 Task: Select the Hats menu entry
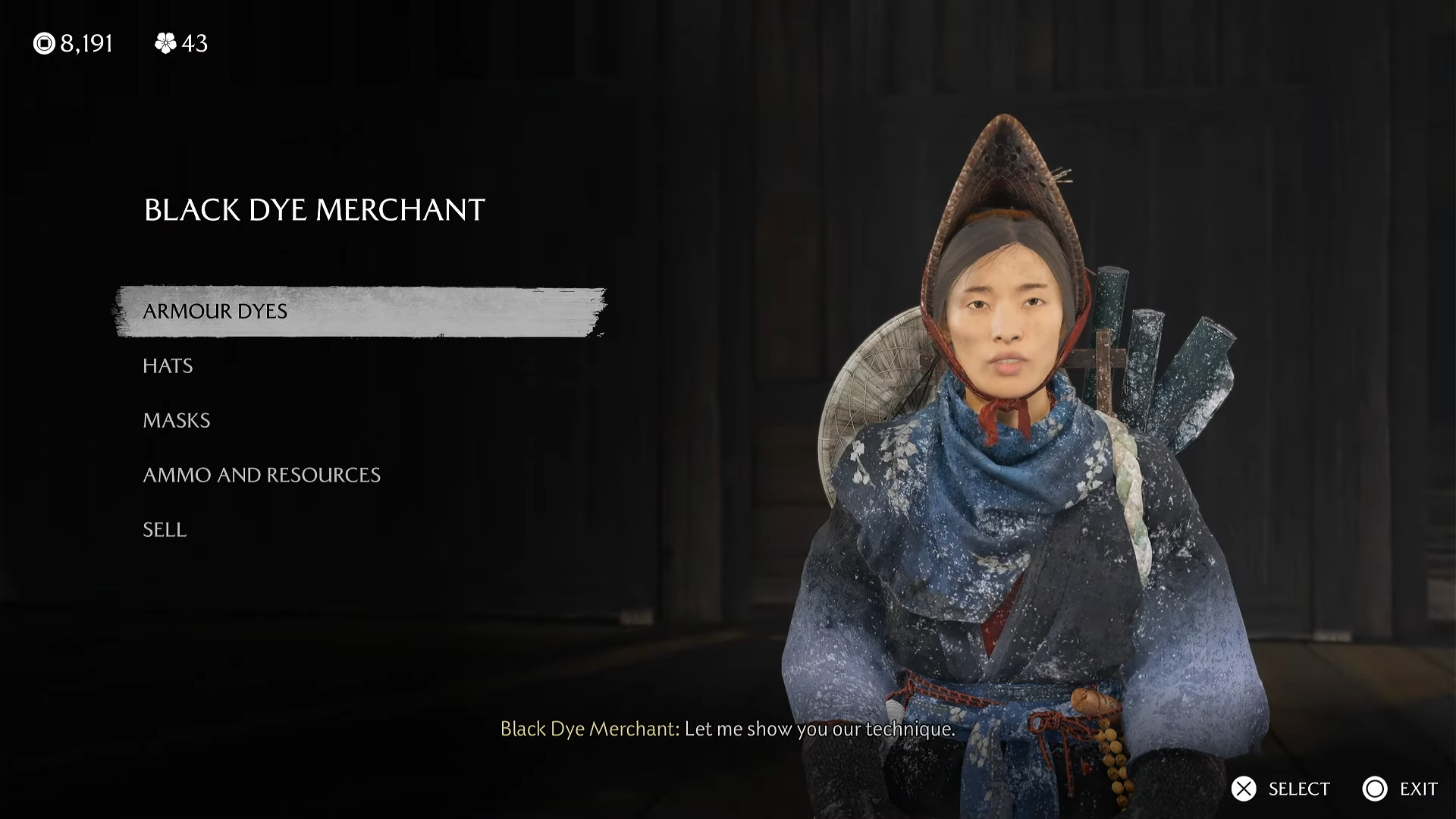[x=167, y=366]
